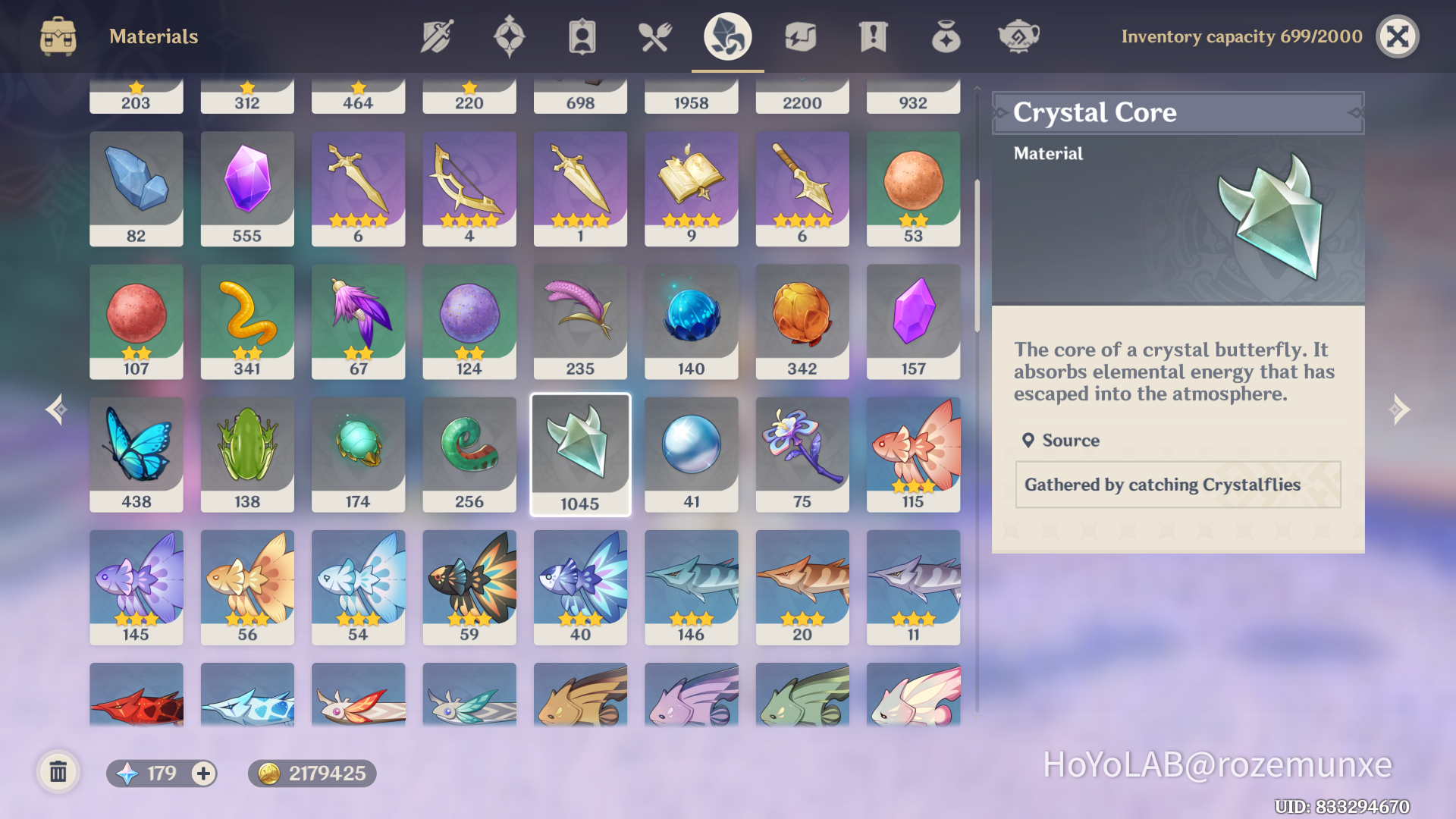The height and width of the screenshot is (819, 1456).
Task: Open the Quest Items category
Action: [874, 35]
